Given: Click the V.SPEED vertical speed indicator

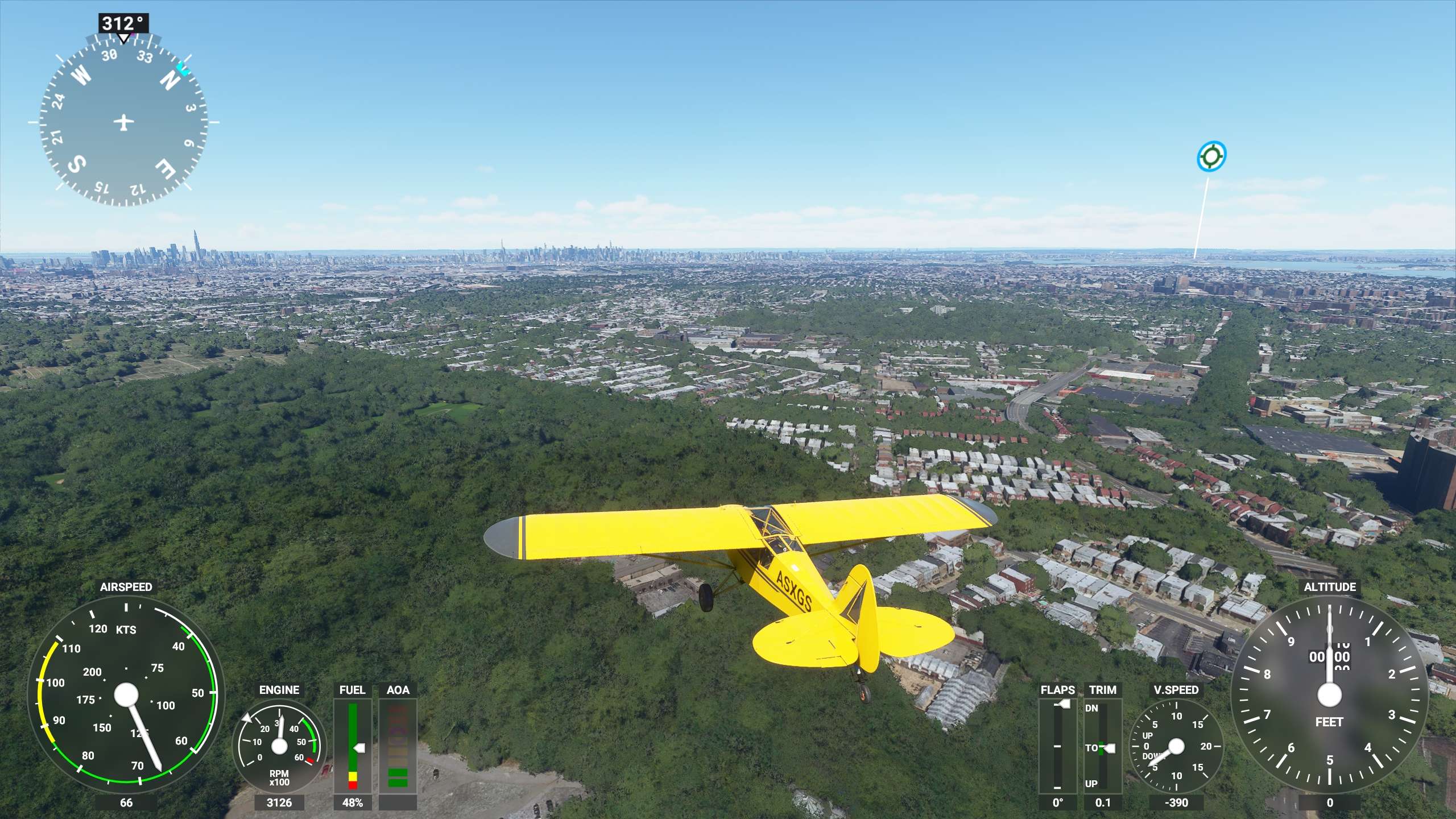Looking at the screenshot, I should [x=1176, y=745].
